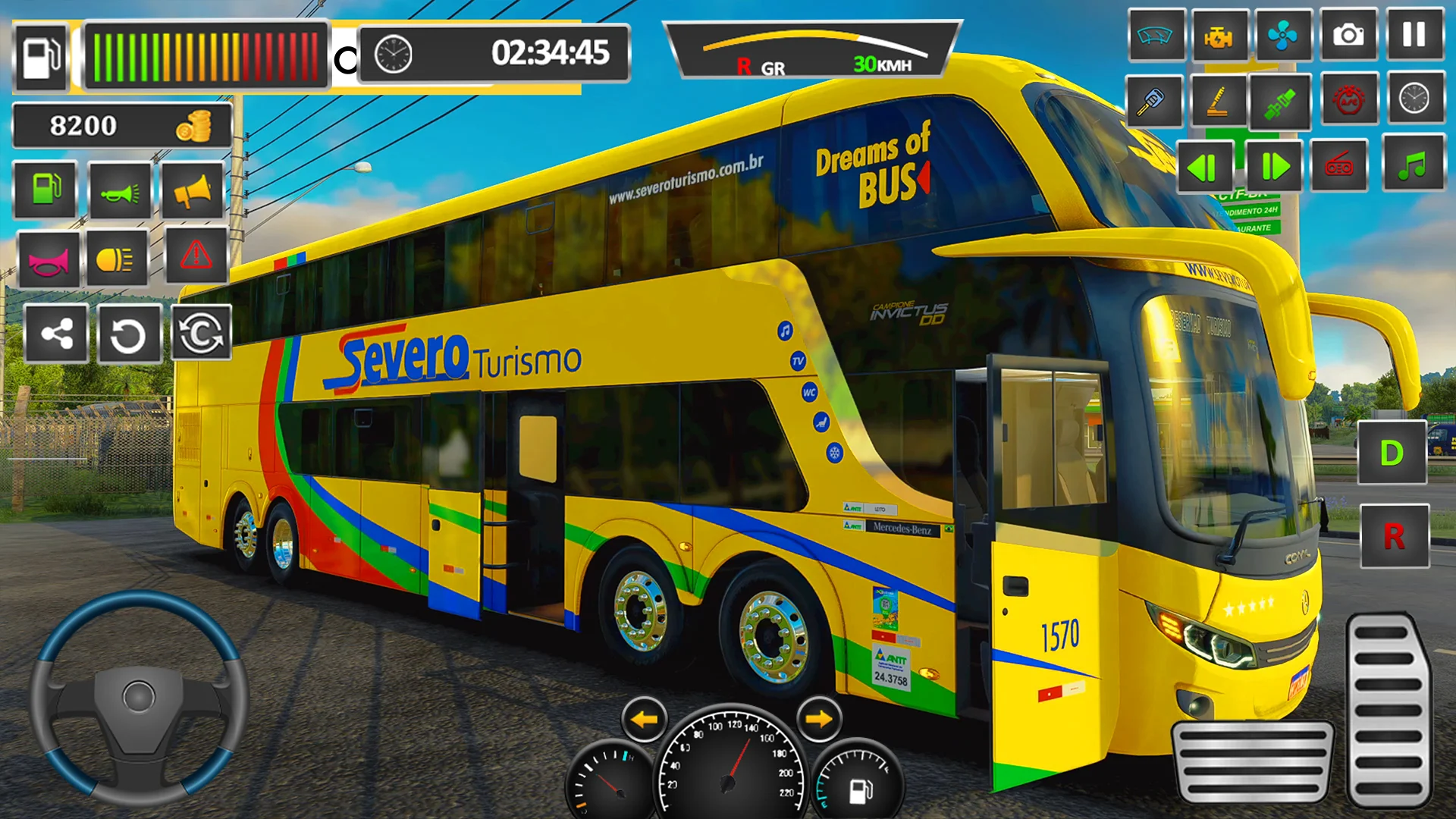Toggle the red A/C button
1456x819 pixels.
(1349, 99)
